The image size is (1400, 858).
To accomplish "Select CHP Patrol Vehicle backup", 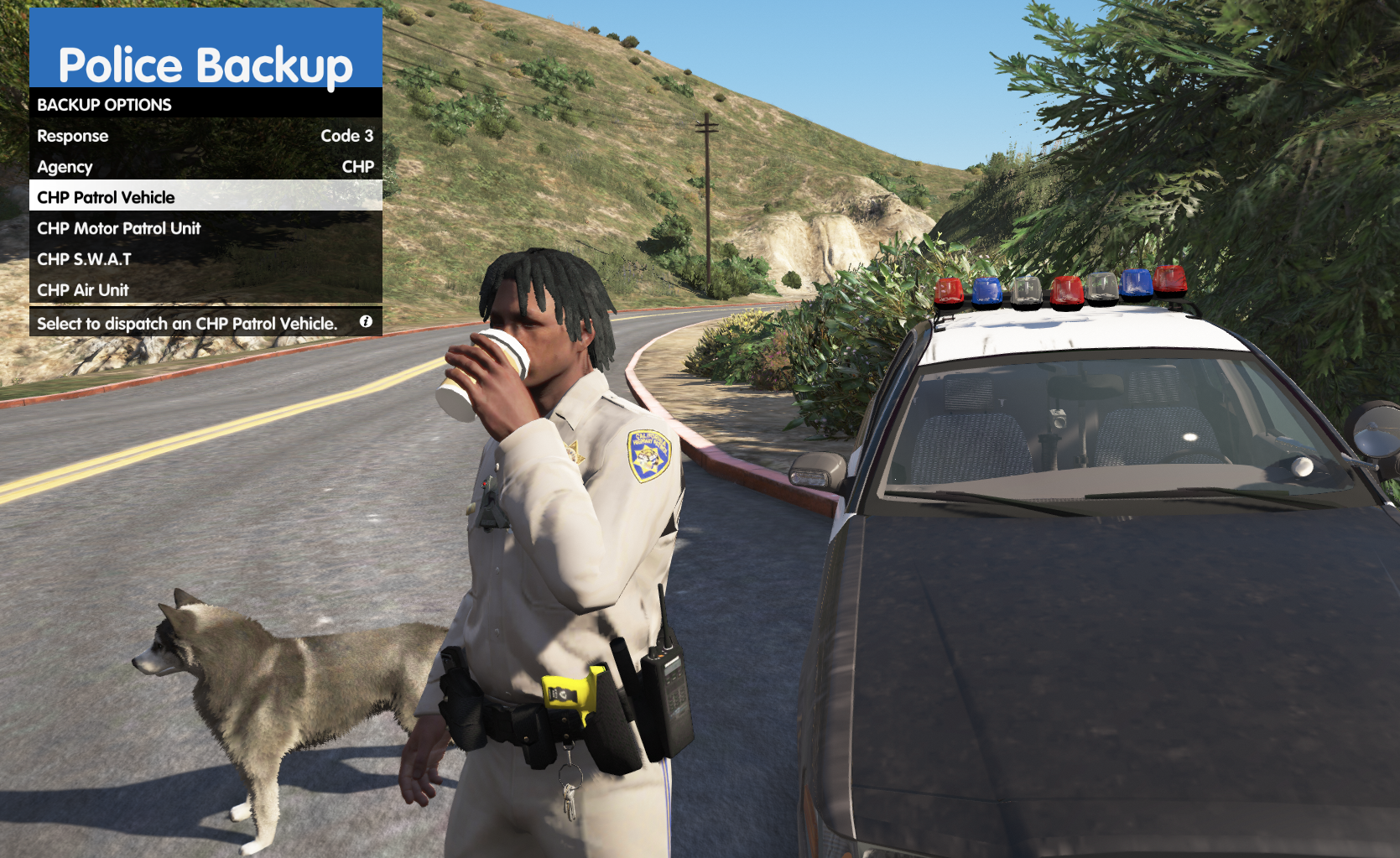I will (x=206, y=198).
